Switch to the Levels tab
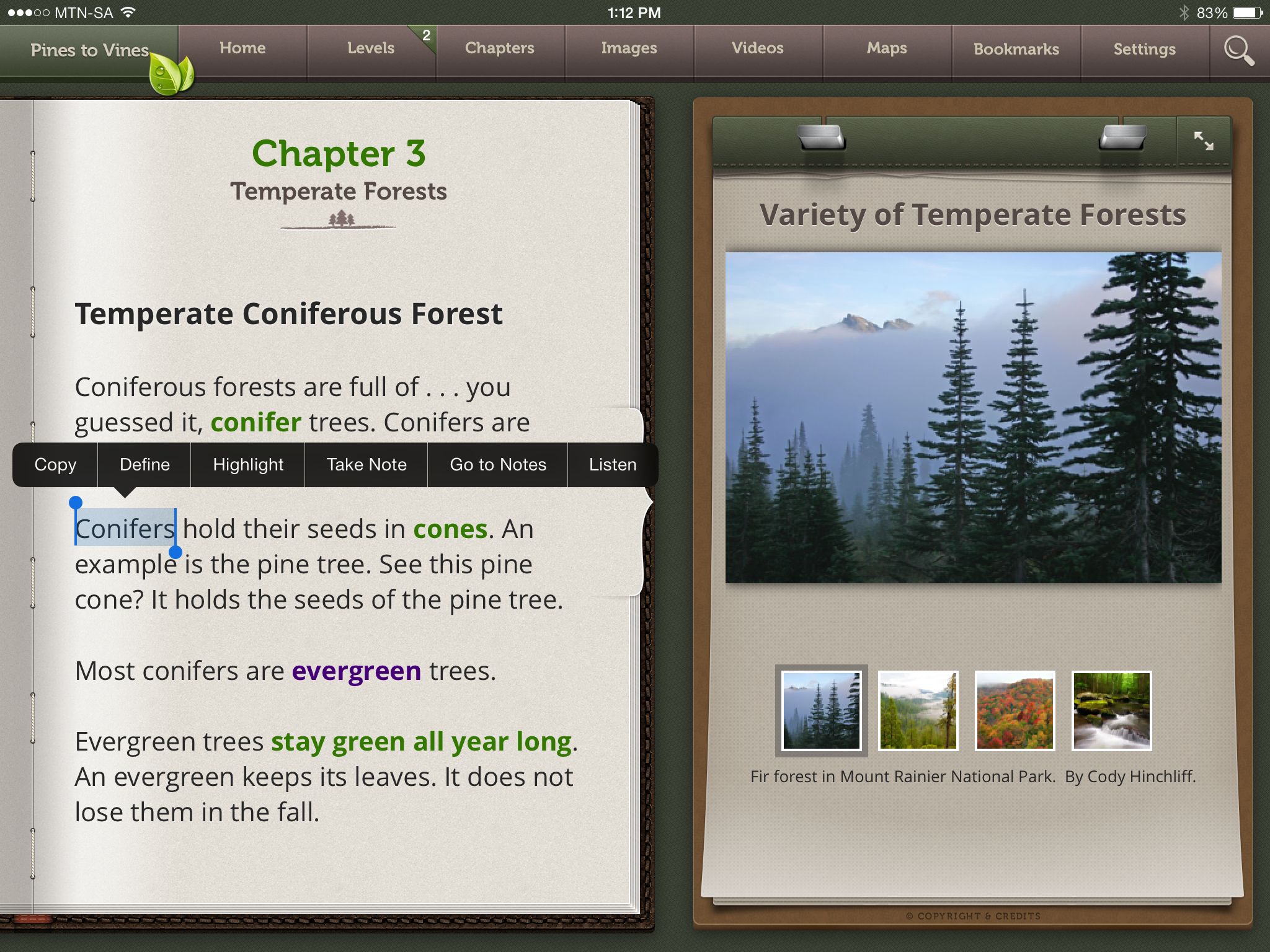The height and width of the screenshot is (952, 1270). [371, 48]
